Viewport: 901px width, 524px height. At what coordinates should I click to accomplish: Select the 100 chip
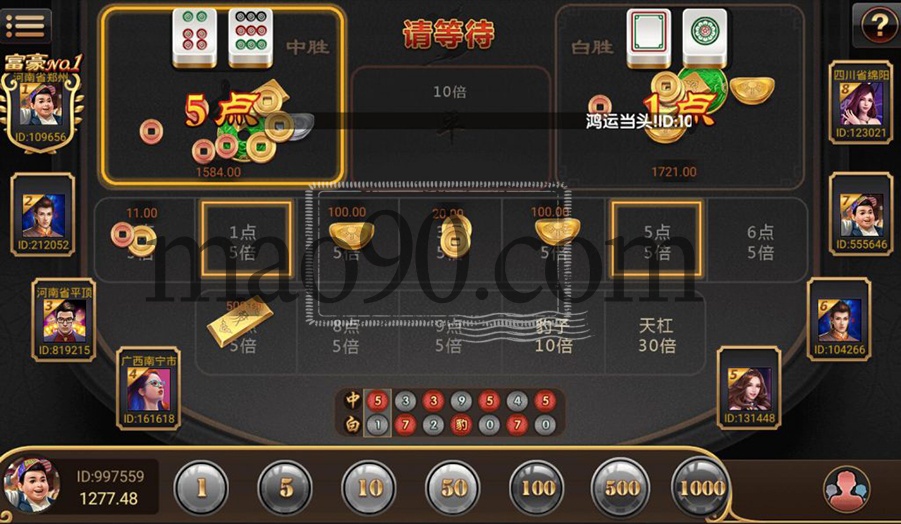point(537,489)
